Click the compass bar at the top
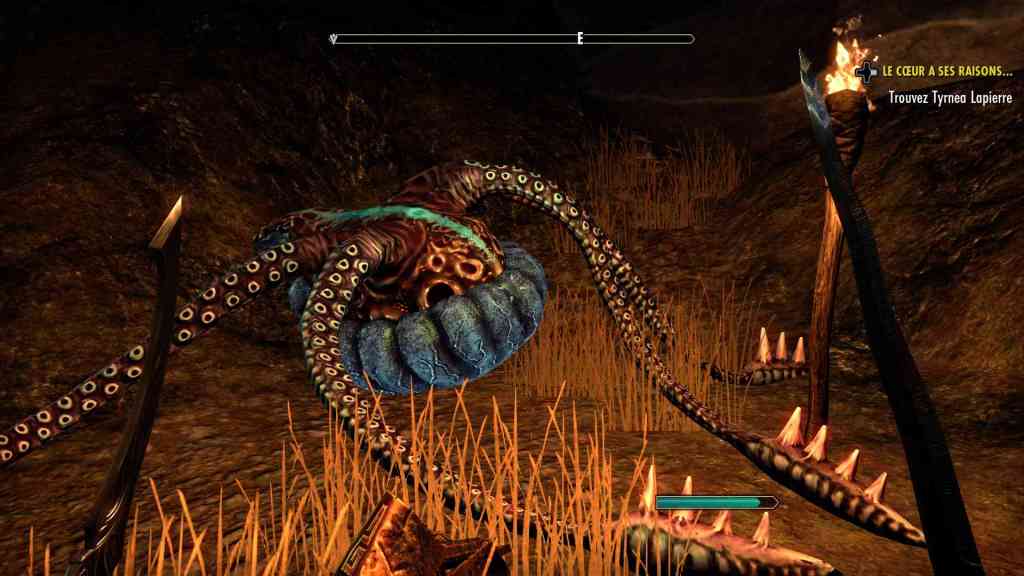 tap(512, 39)
